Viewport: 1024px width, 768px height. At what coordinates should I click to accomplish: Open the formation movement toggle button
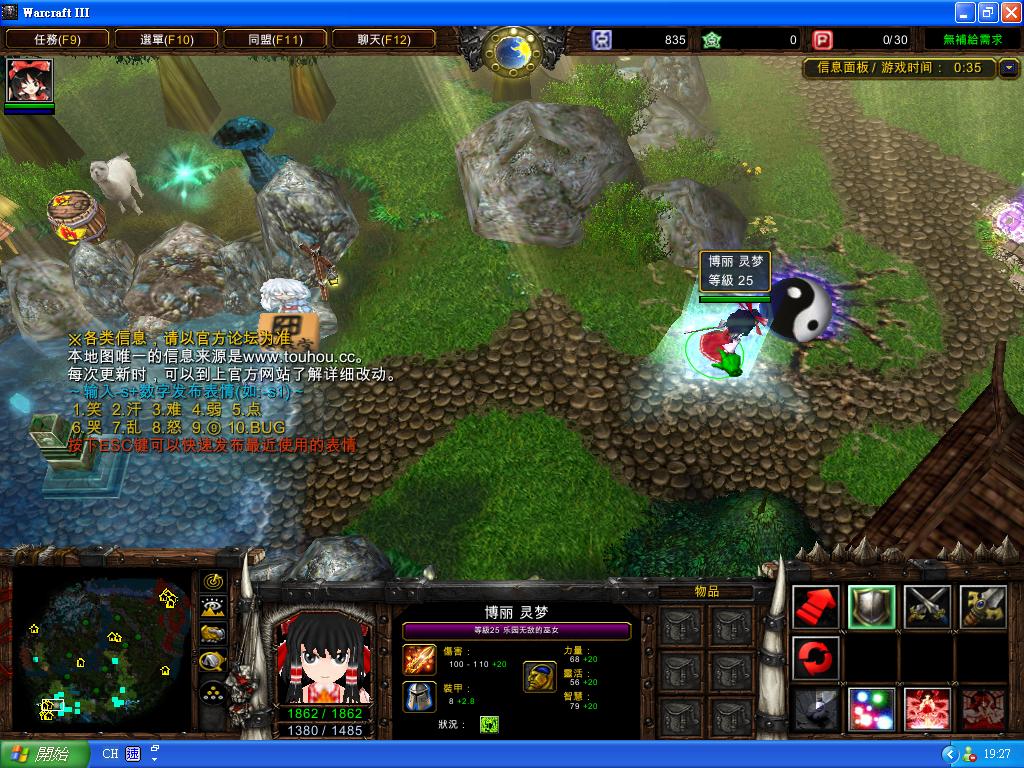tap(212, 691)
